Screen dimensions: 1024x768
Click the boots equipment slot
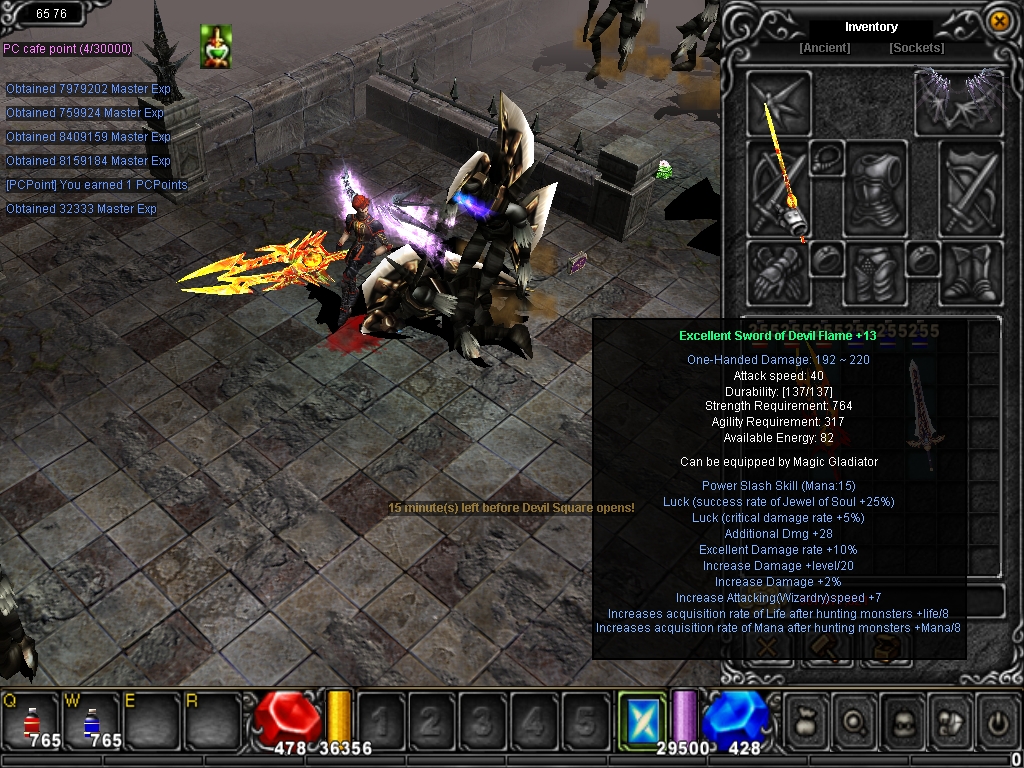(970, 272)
